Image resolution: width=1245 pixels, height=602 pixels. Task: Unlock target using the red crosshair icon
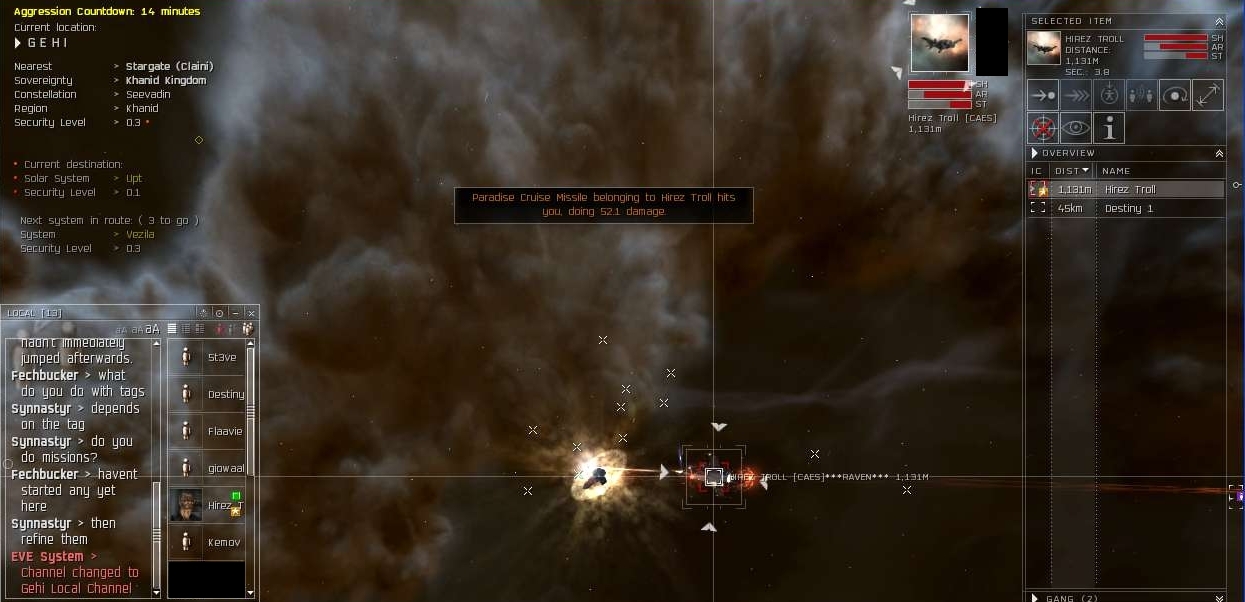tap(1043, 128)
